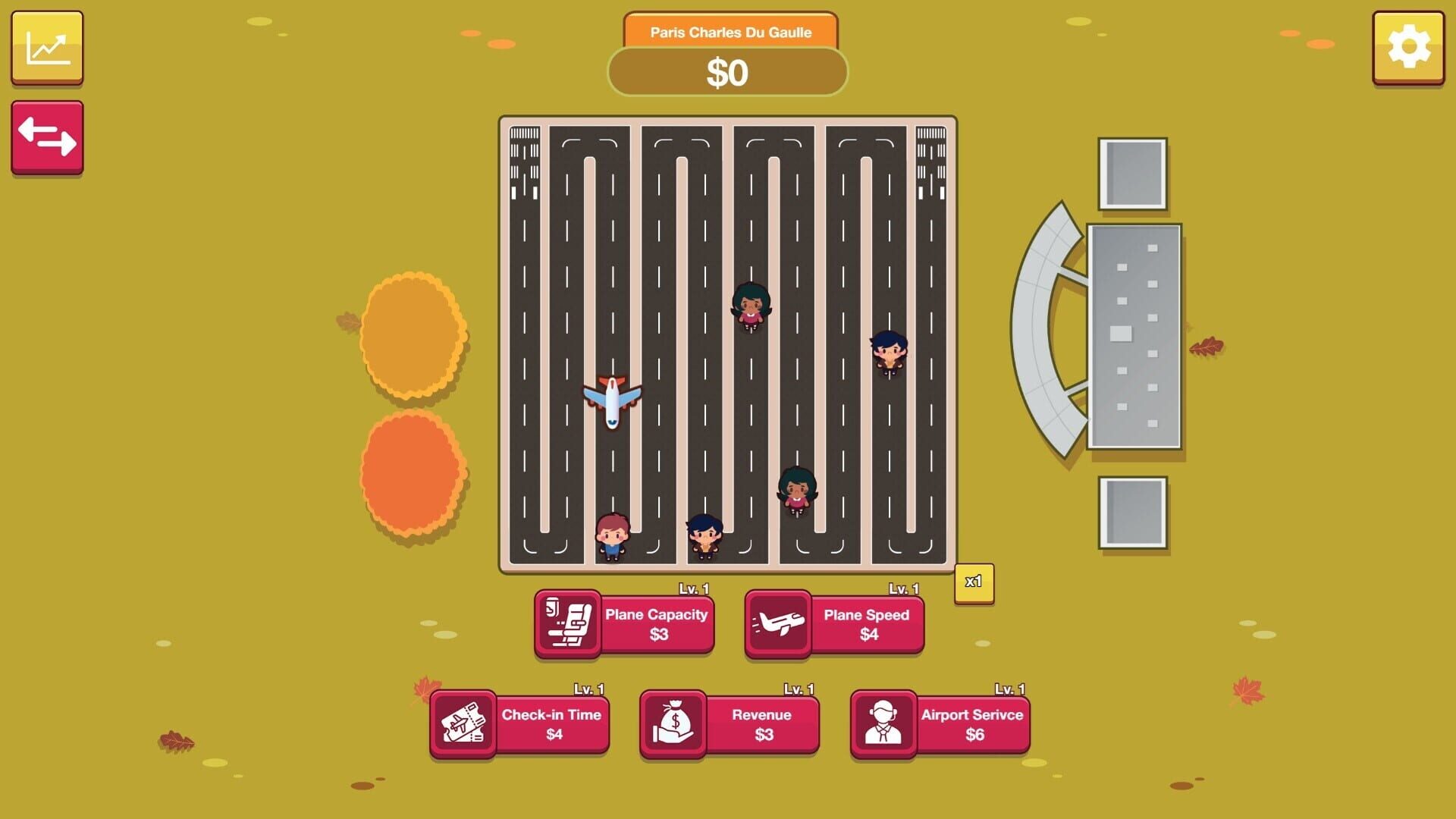Image resolution: width=1456 pixels, height=819 pixels.
Task: Purchase the Plane Capacity upgrade for $3
Action: 656,624
